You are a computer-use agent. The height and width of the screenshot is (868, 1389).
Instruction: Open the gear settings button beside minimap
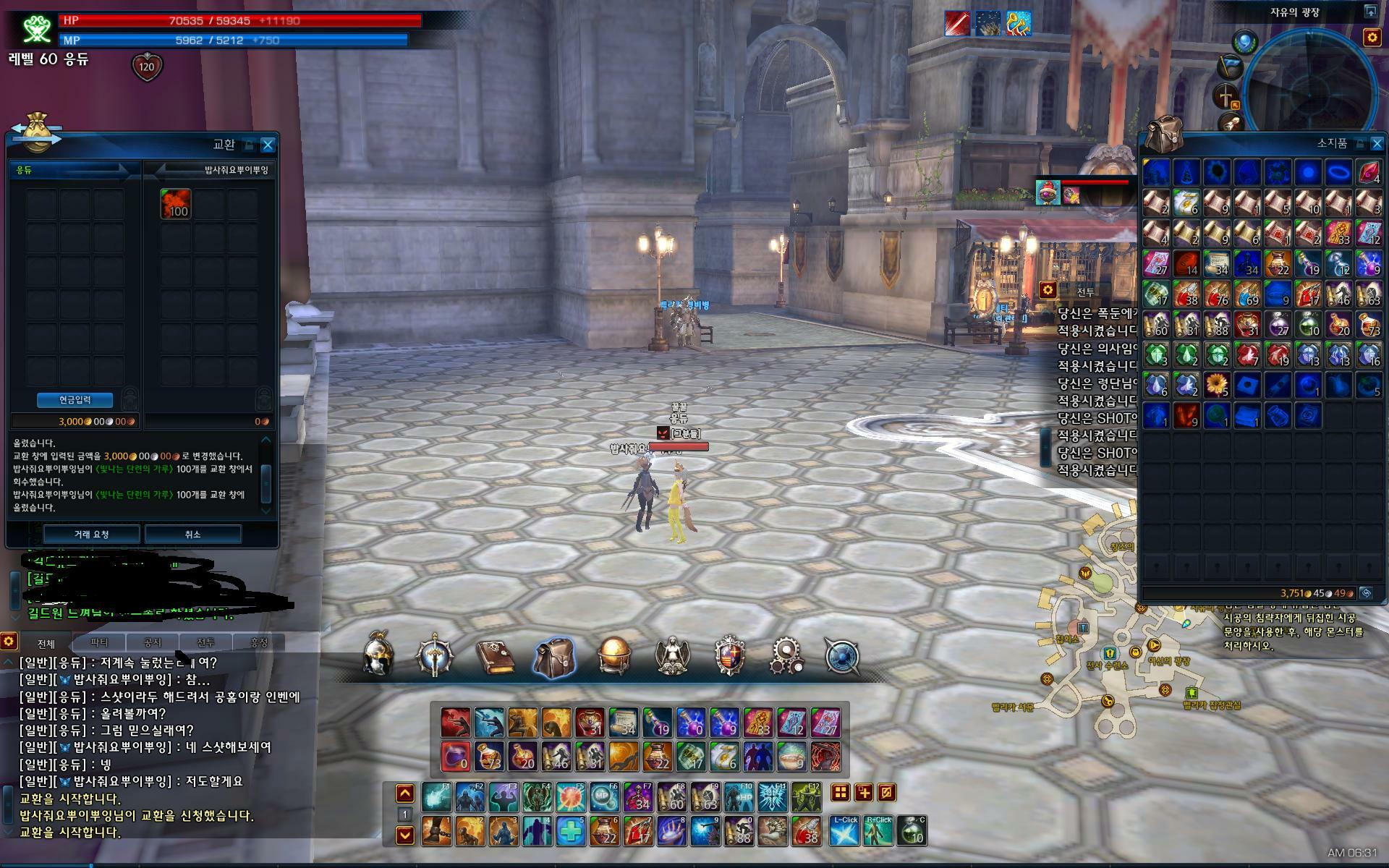(1372, 37)
